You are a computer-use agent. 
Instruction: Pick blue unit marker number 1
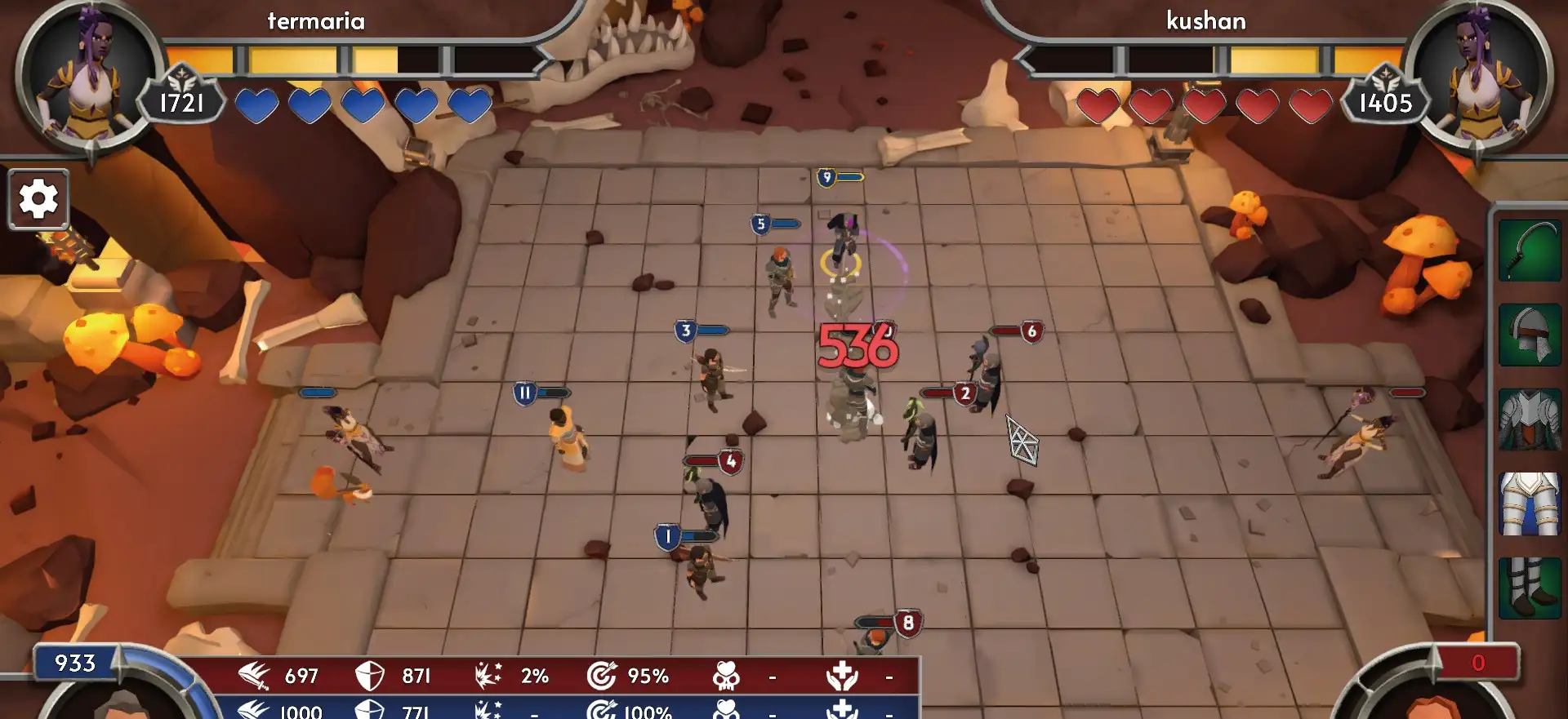pyautogui.click(x=667, y=537)
